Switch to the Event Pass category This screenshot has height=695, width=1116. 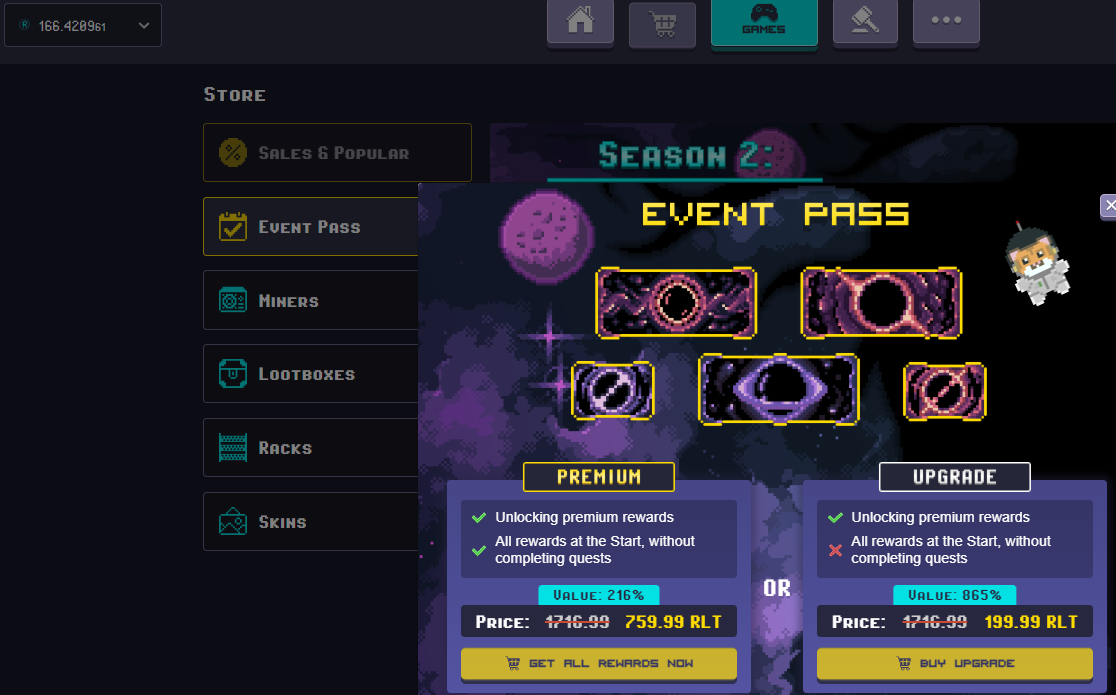pos(311,227)
